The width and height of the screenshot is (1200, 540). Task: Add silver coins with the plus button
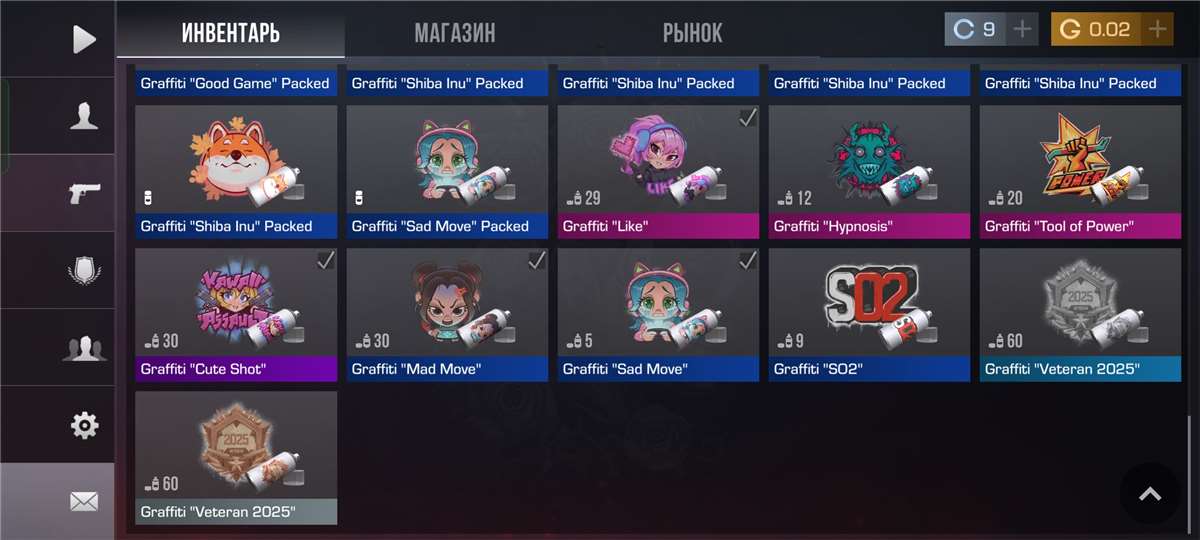tap(1022, 29)
